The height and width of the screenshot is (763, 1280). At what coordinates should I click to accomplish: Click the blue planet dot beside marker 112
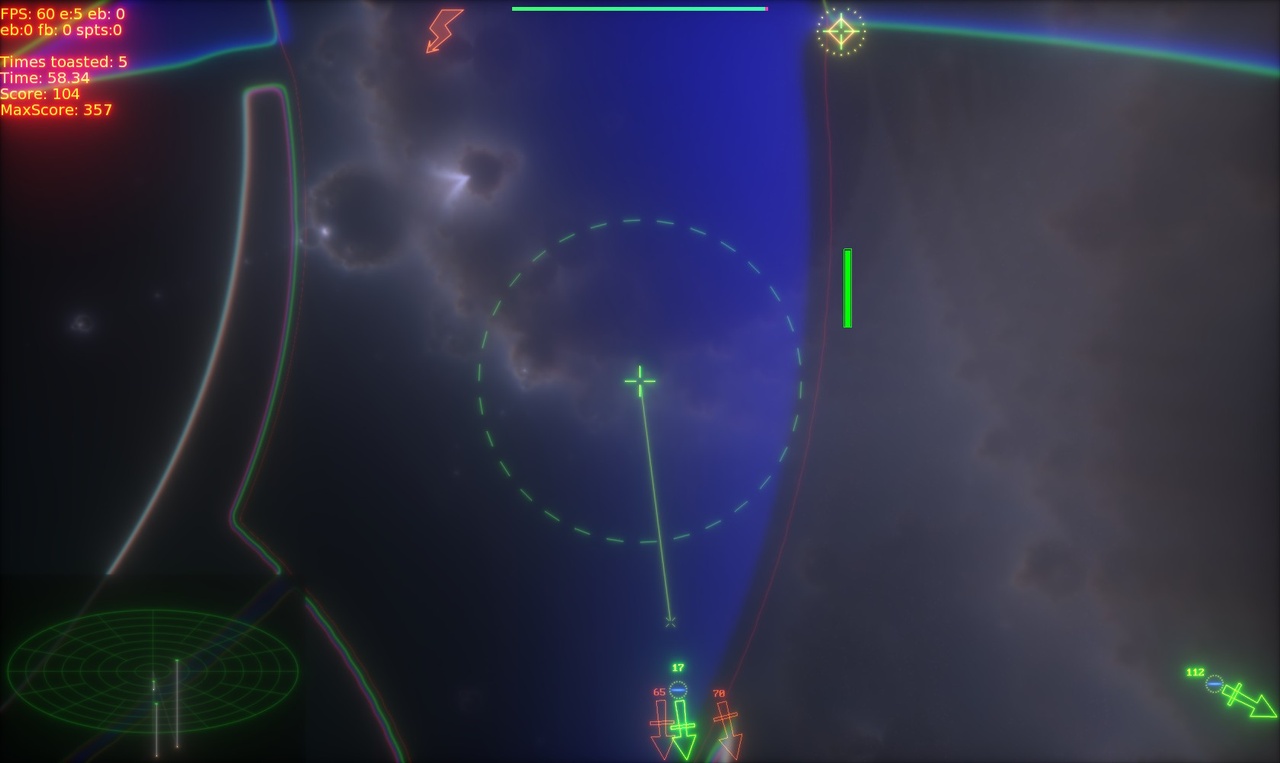click(1215, 686)
